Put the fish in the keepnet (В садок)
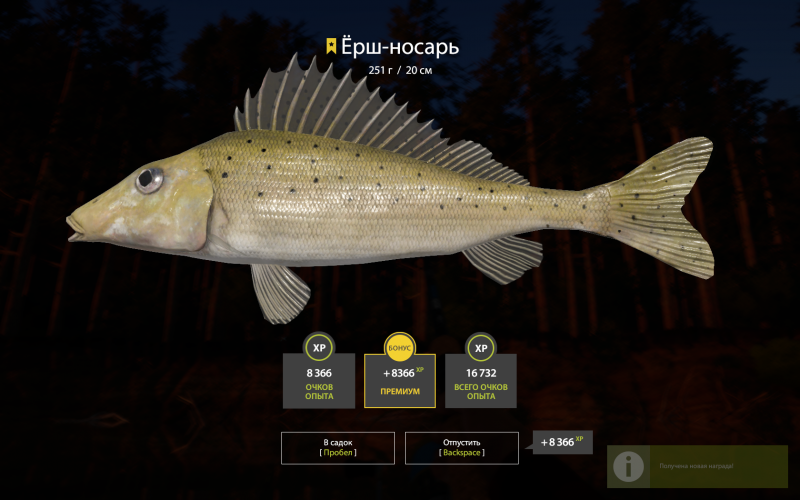This screenshot has height=500, width=800. (338, 447)
